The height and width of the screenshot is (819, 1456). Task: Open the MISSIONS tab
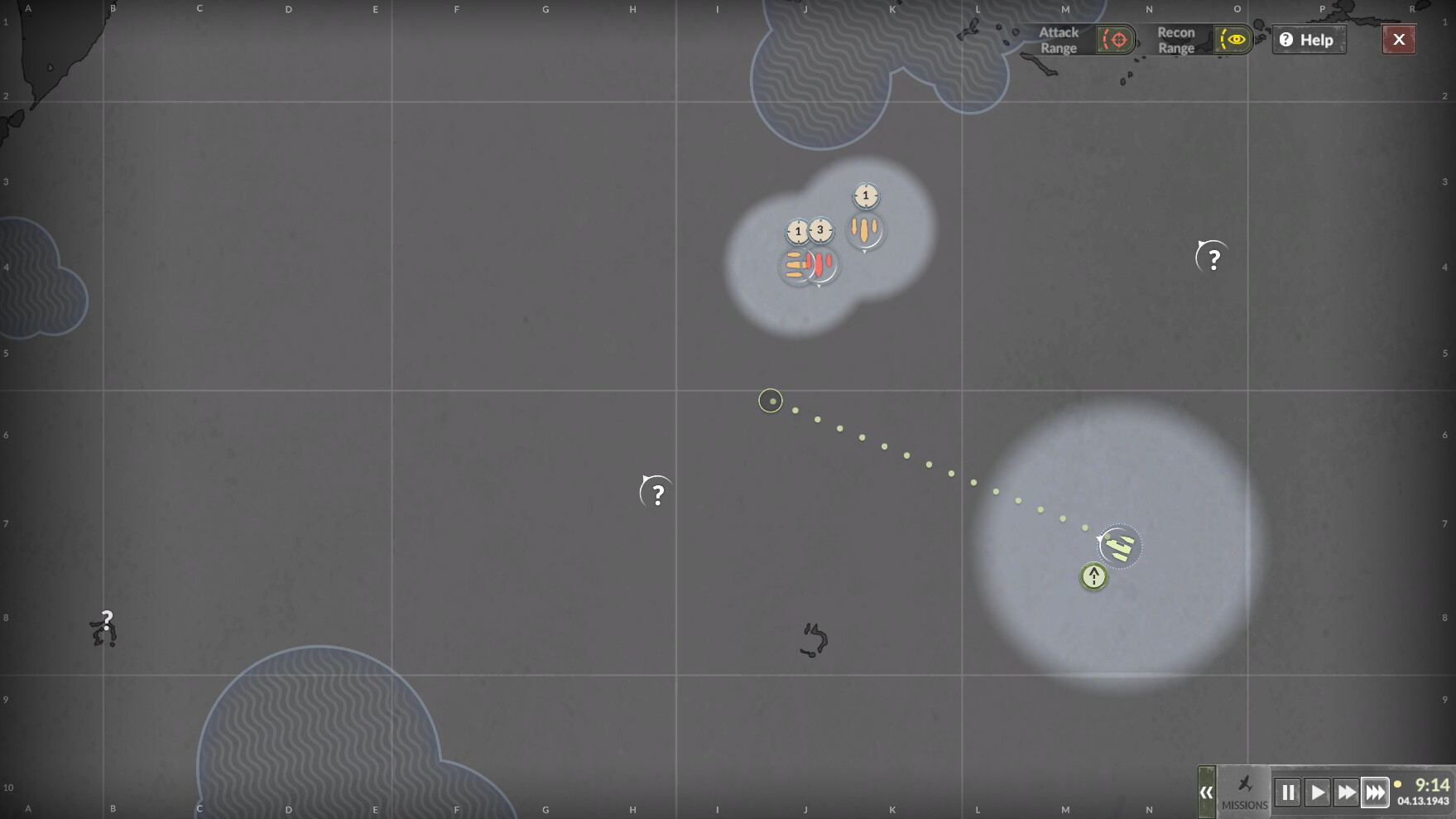click(x=1243, y=799)
